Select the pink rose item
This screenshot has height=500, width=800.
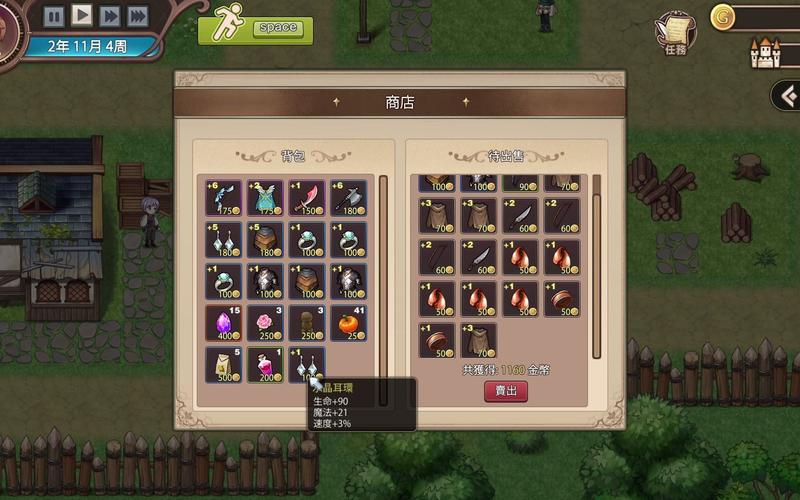point(265,324)
